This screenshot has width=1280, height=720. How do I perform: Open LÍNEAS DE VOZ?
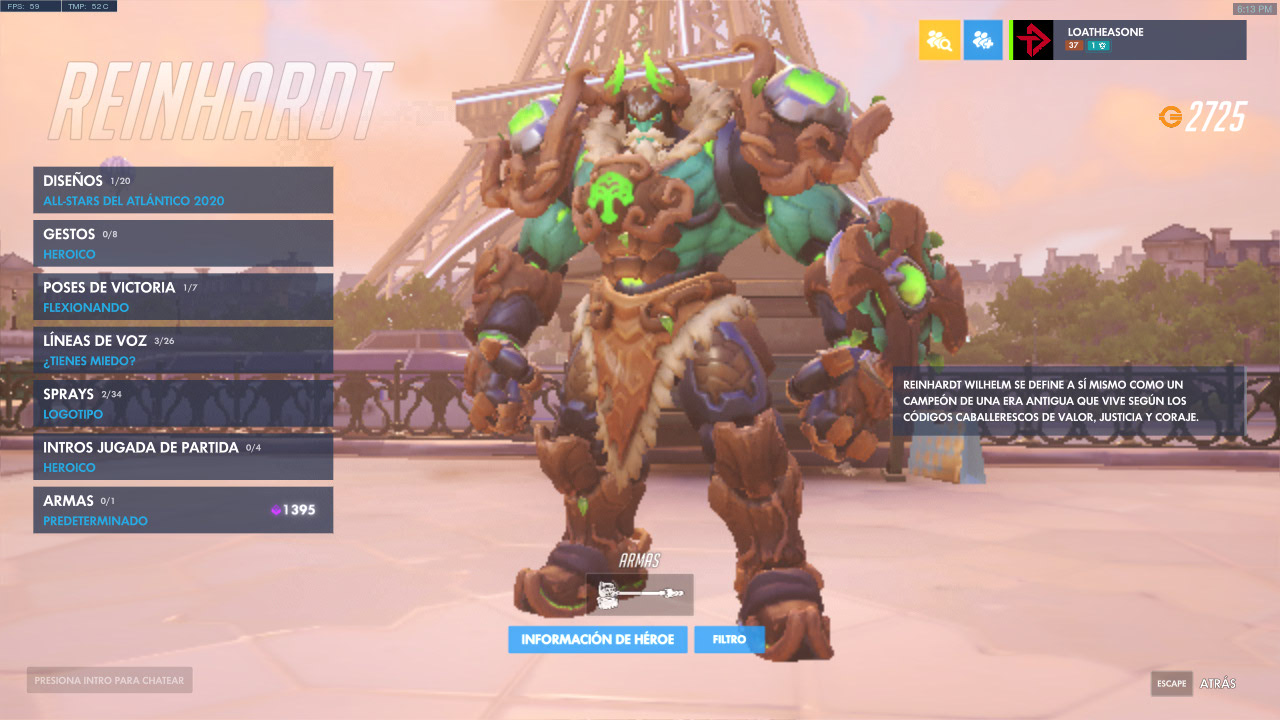183,349
